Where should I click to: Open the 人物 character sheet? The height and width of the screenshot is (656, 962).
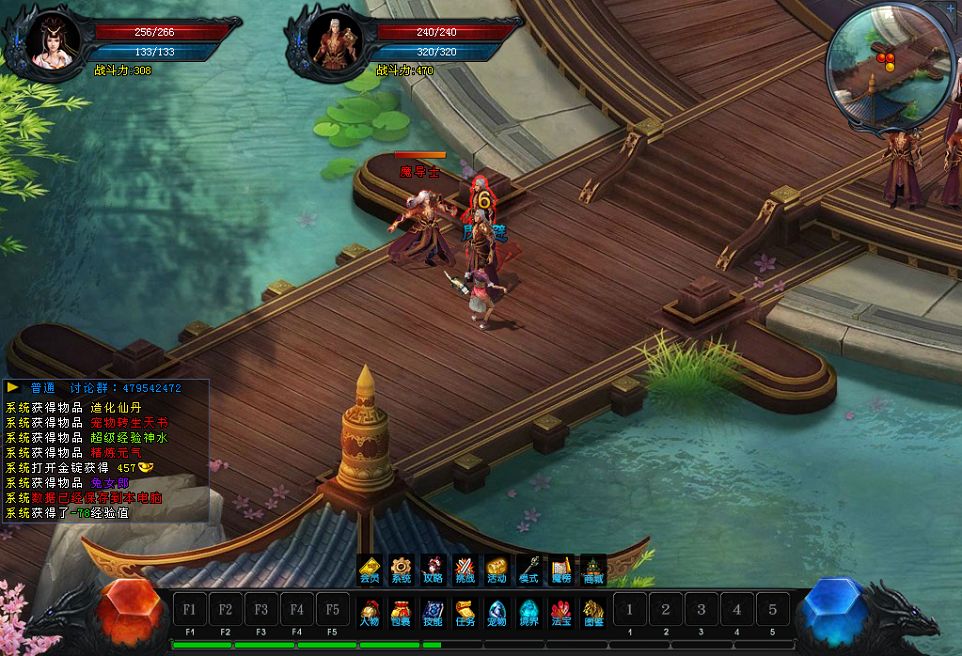point(370,610)
